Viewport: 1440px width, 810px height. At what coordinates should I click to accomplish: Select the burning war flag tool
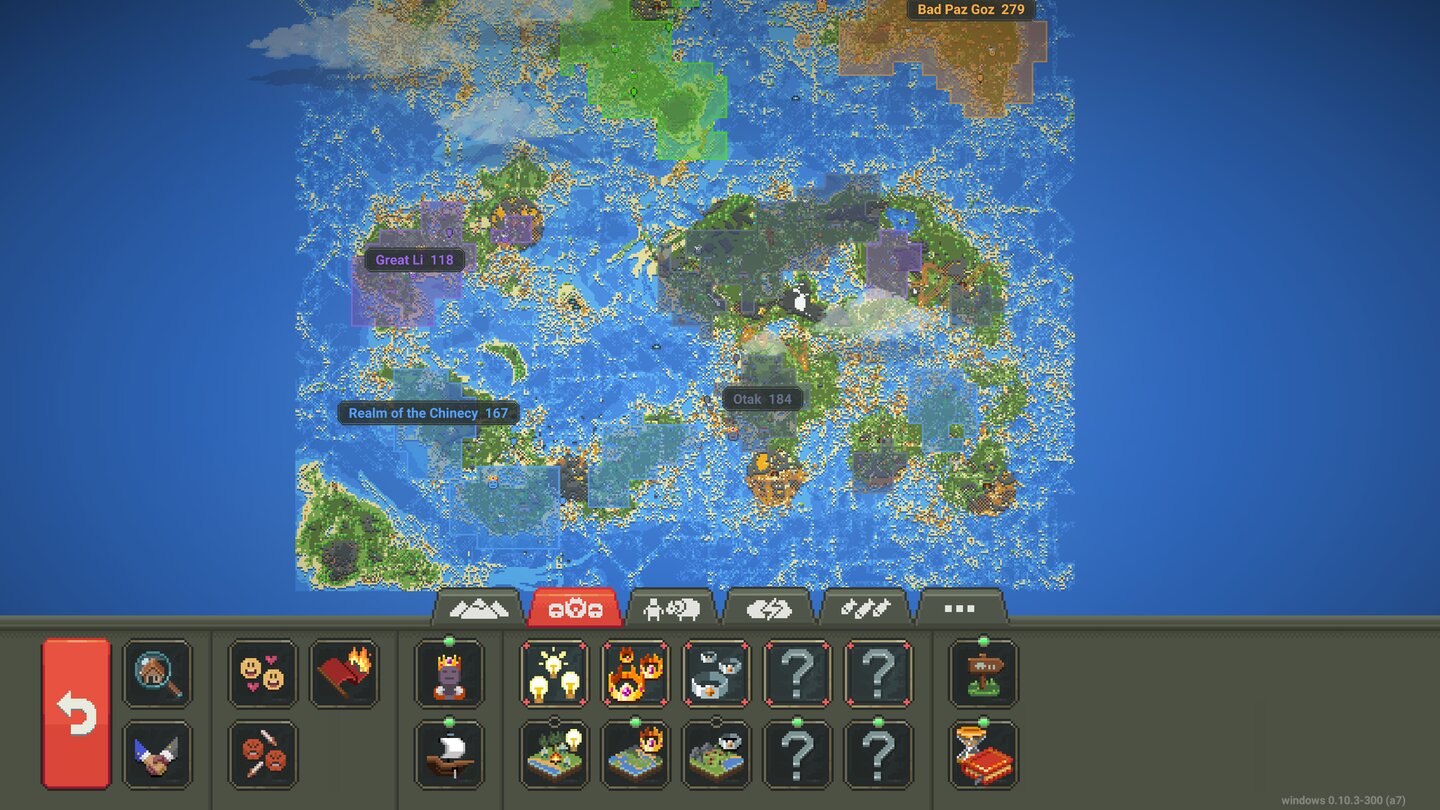(346, 675)
